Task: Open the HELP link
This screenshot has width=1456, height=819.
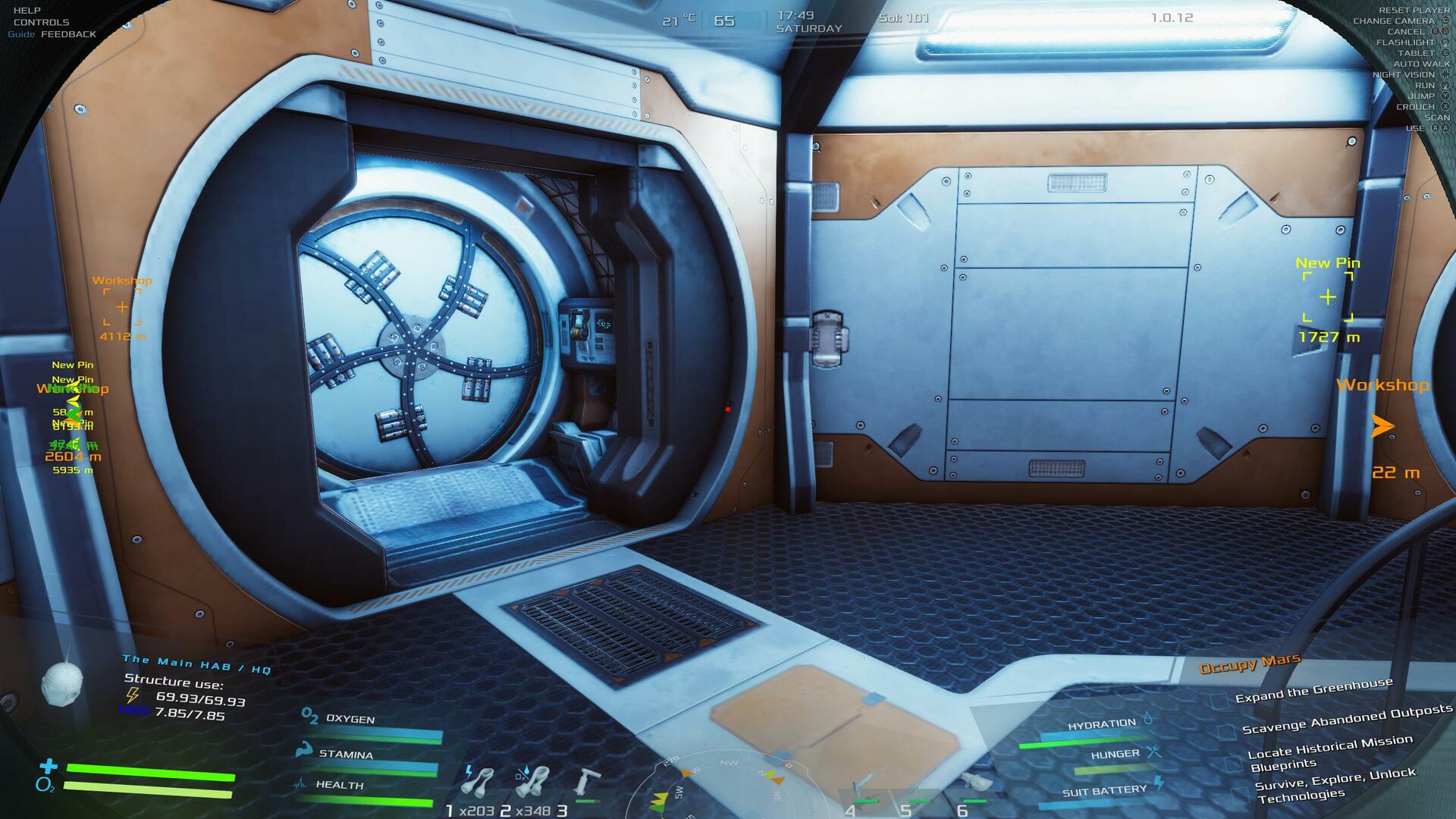Action: pyautogui.click(x=27, y=11)
